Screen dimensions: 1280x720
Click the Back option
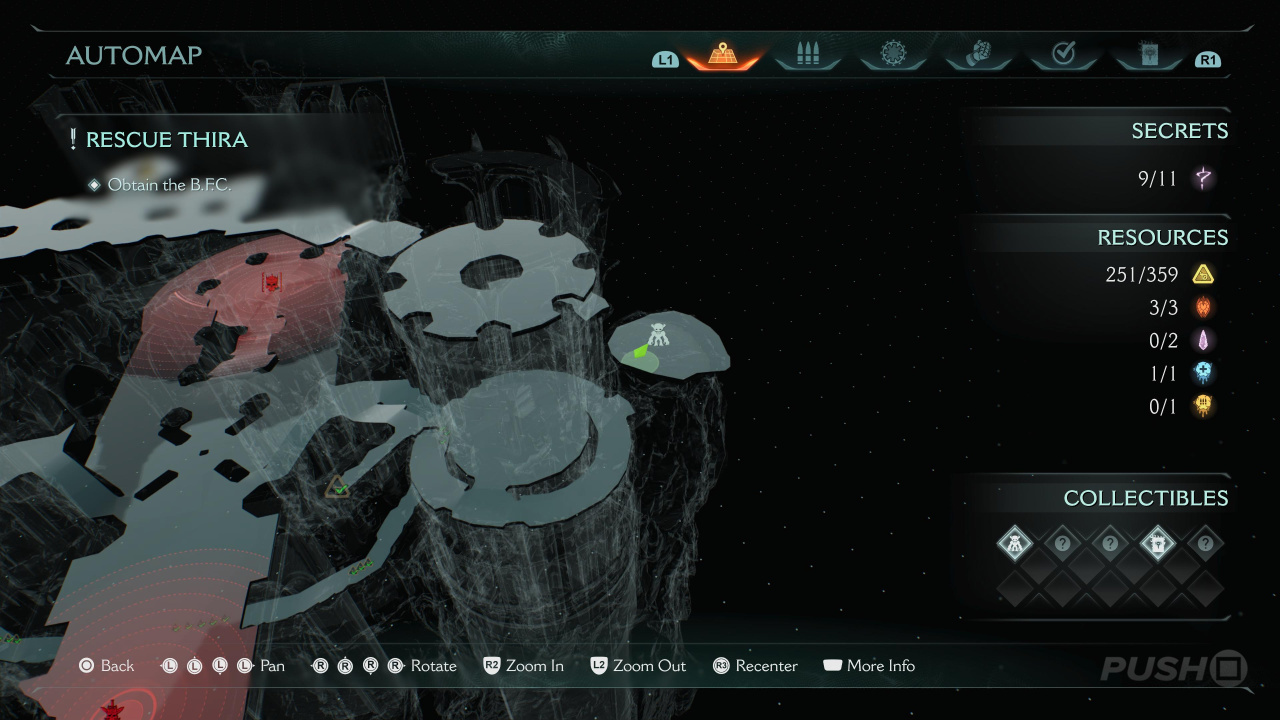click(x=106, y=666)
